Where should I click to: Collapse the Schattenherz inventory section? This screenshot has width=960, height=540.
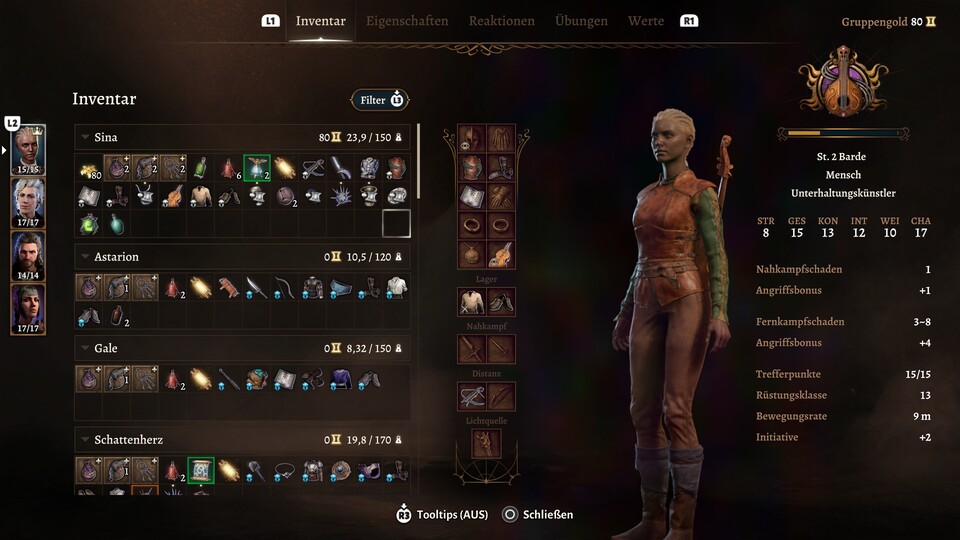[x=85, y=439]
